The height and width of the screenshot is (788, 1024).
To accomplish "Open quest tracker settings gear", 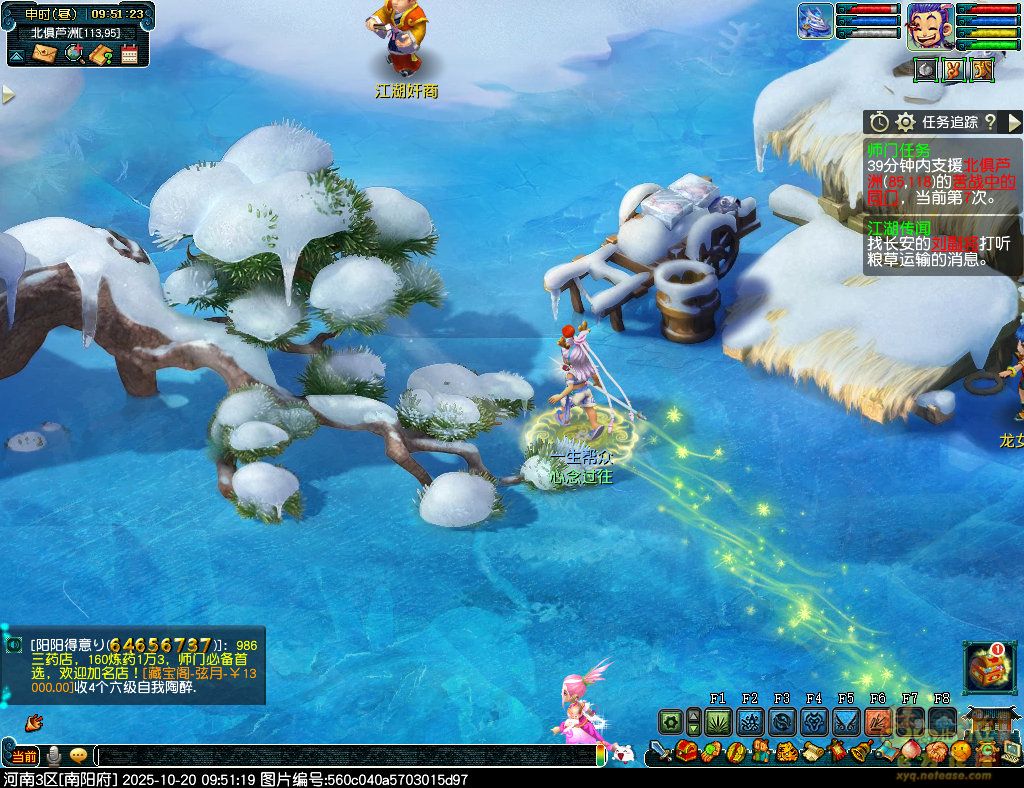I will pos(905,122).
